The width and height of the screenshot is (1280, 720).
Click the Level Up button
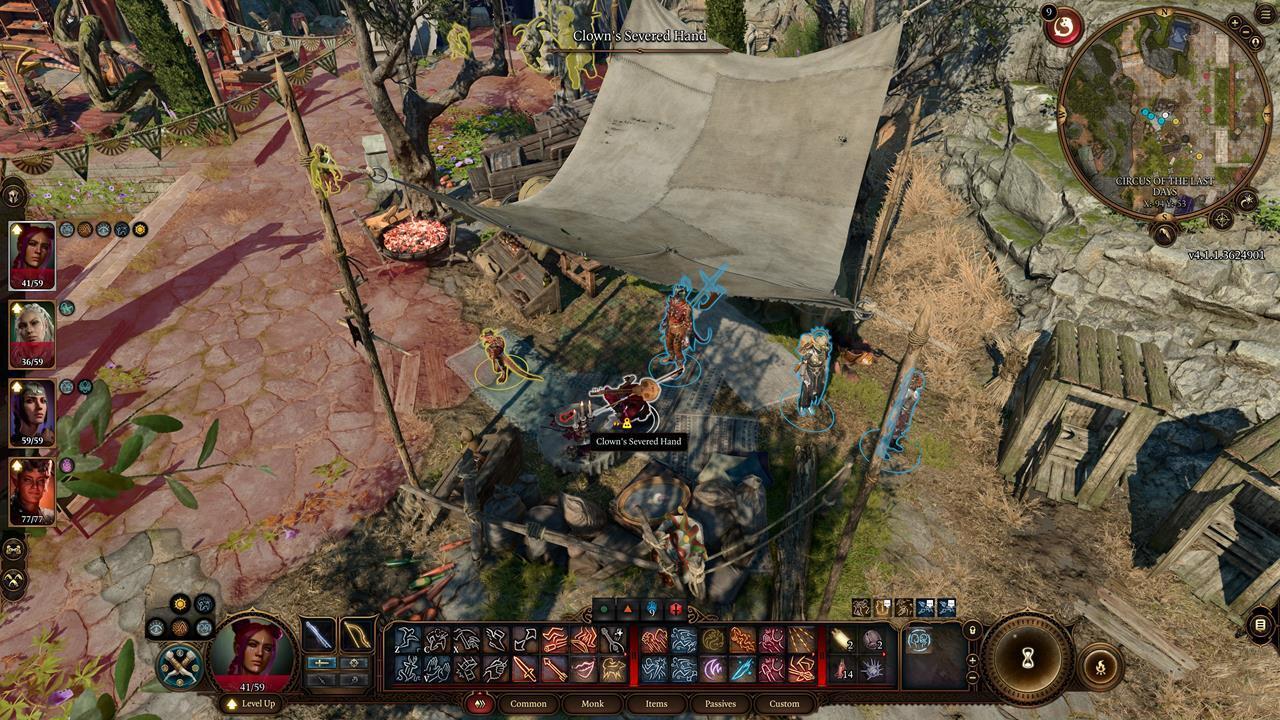(252, 704)
